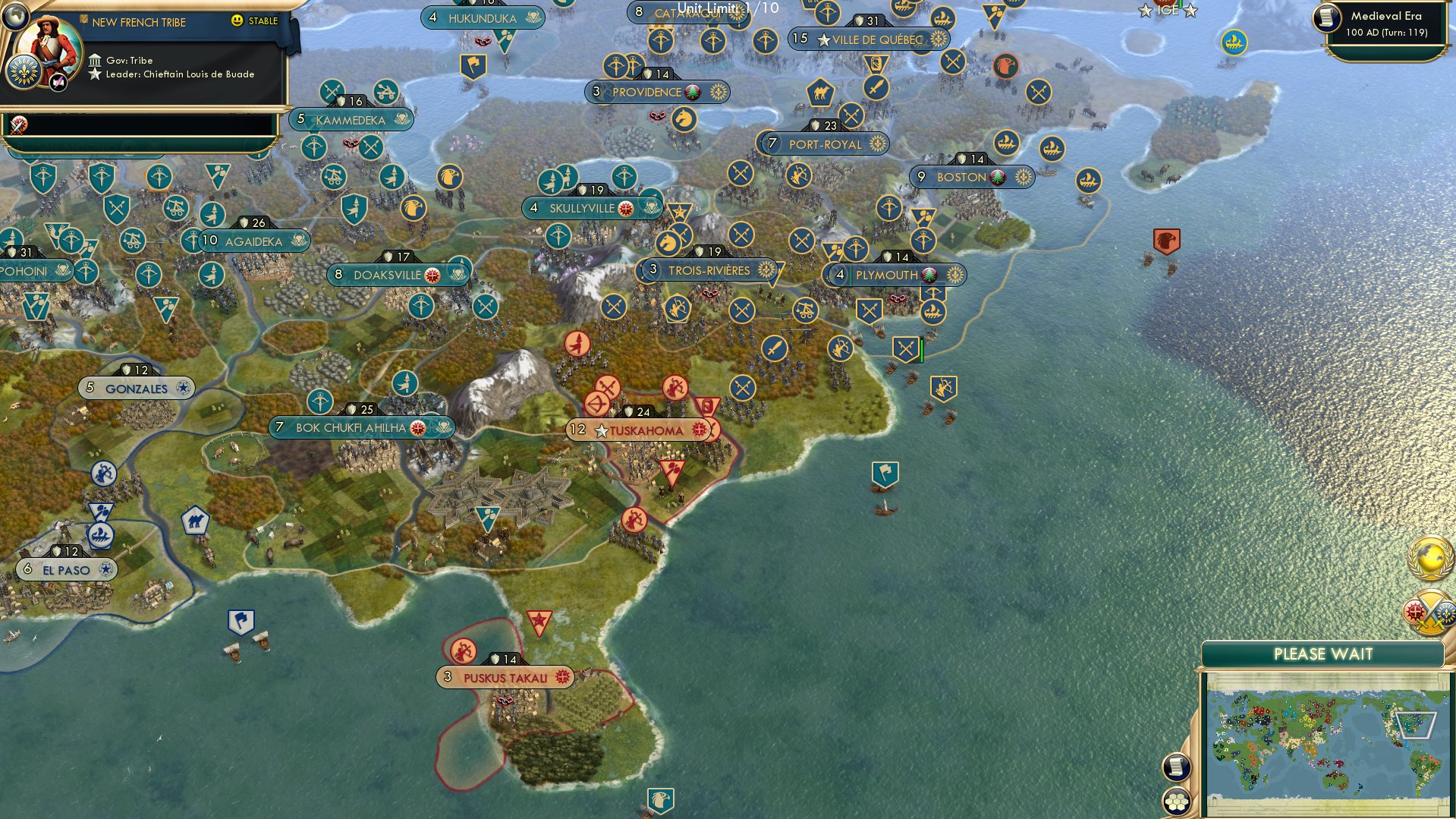This screenshot has height=819, width=1456.
Task: Open the Puskus Takali city banner
Action: point(505,676)
